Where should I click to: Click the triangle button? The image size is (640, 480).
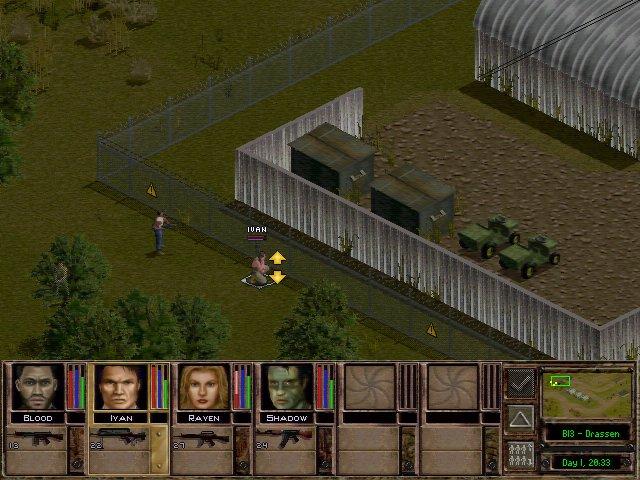(x=520, y=417)
